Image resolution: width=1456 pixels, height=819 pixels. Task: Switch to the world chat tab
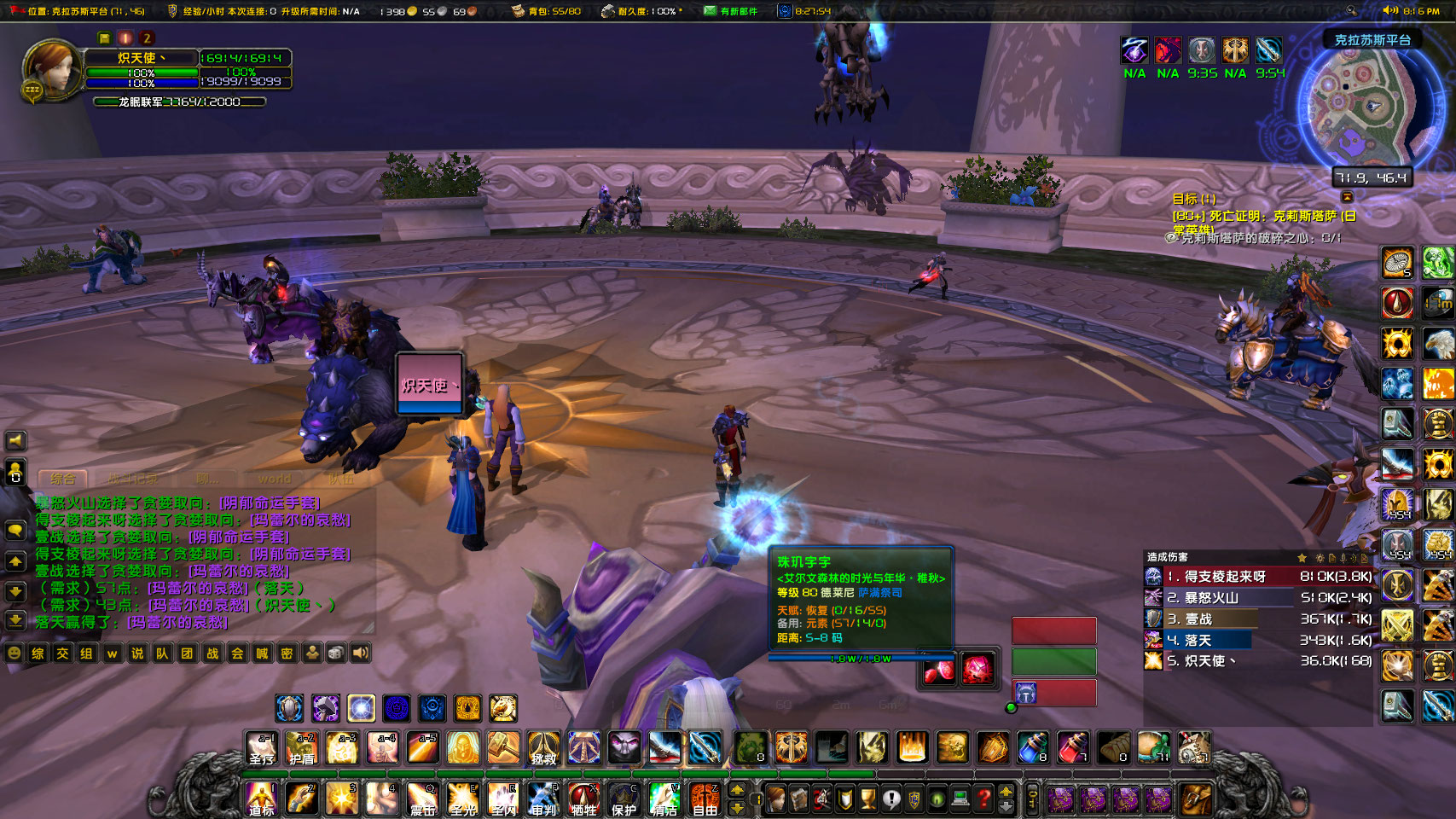point(275,479)
